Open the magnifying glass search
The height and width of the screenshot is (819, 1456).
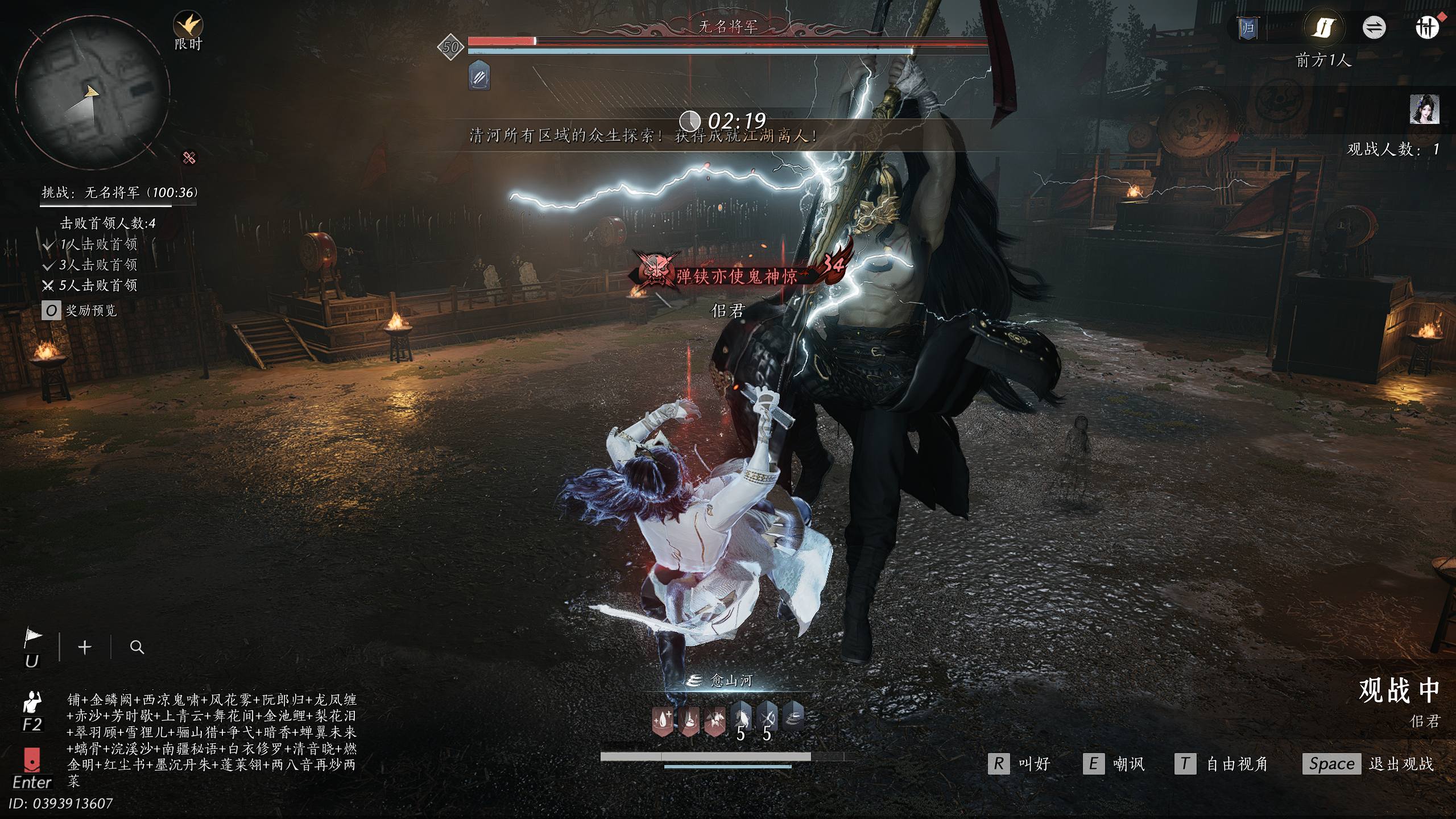136,647
